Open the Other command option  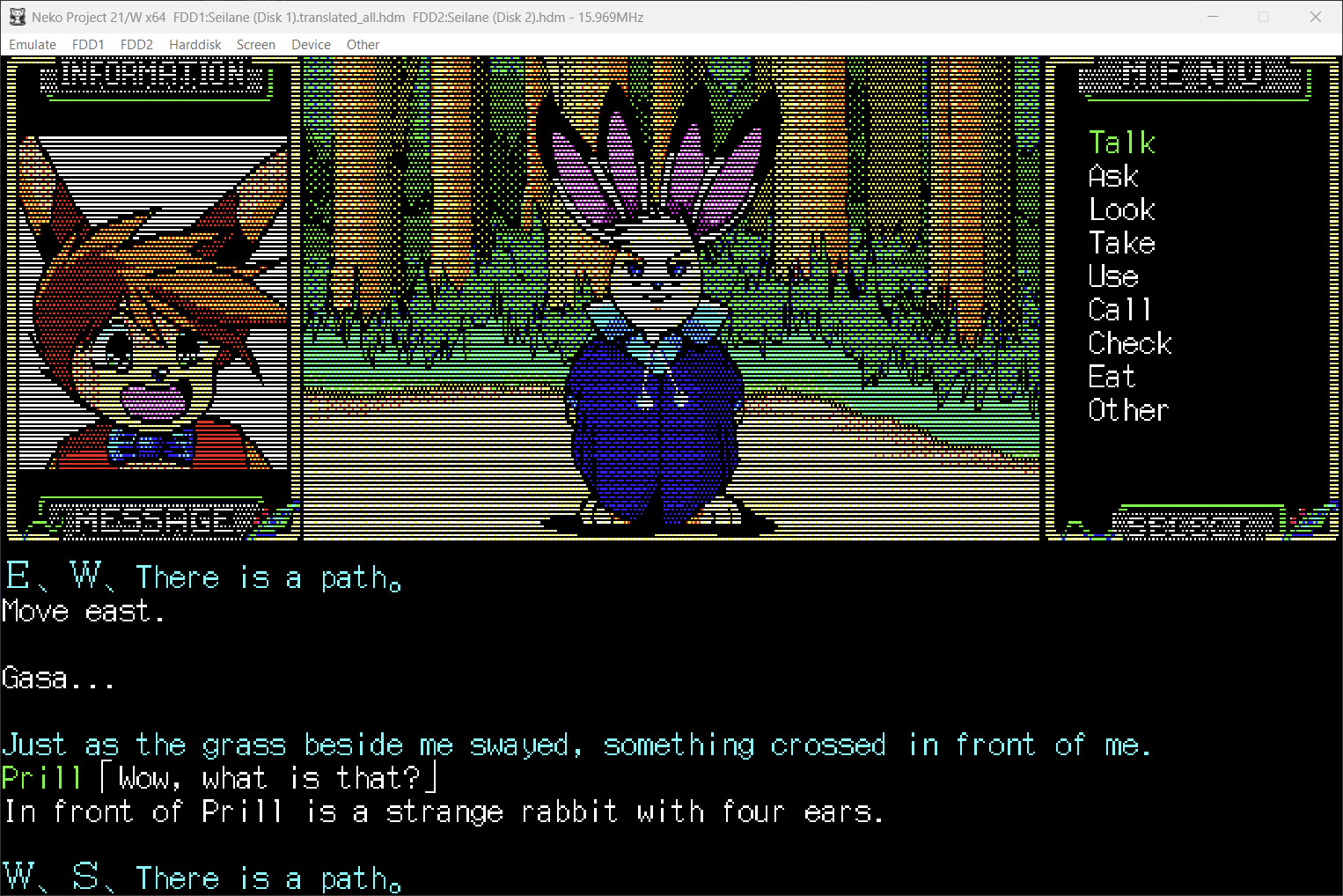[x=1127, y=410]
